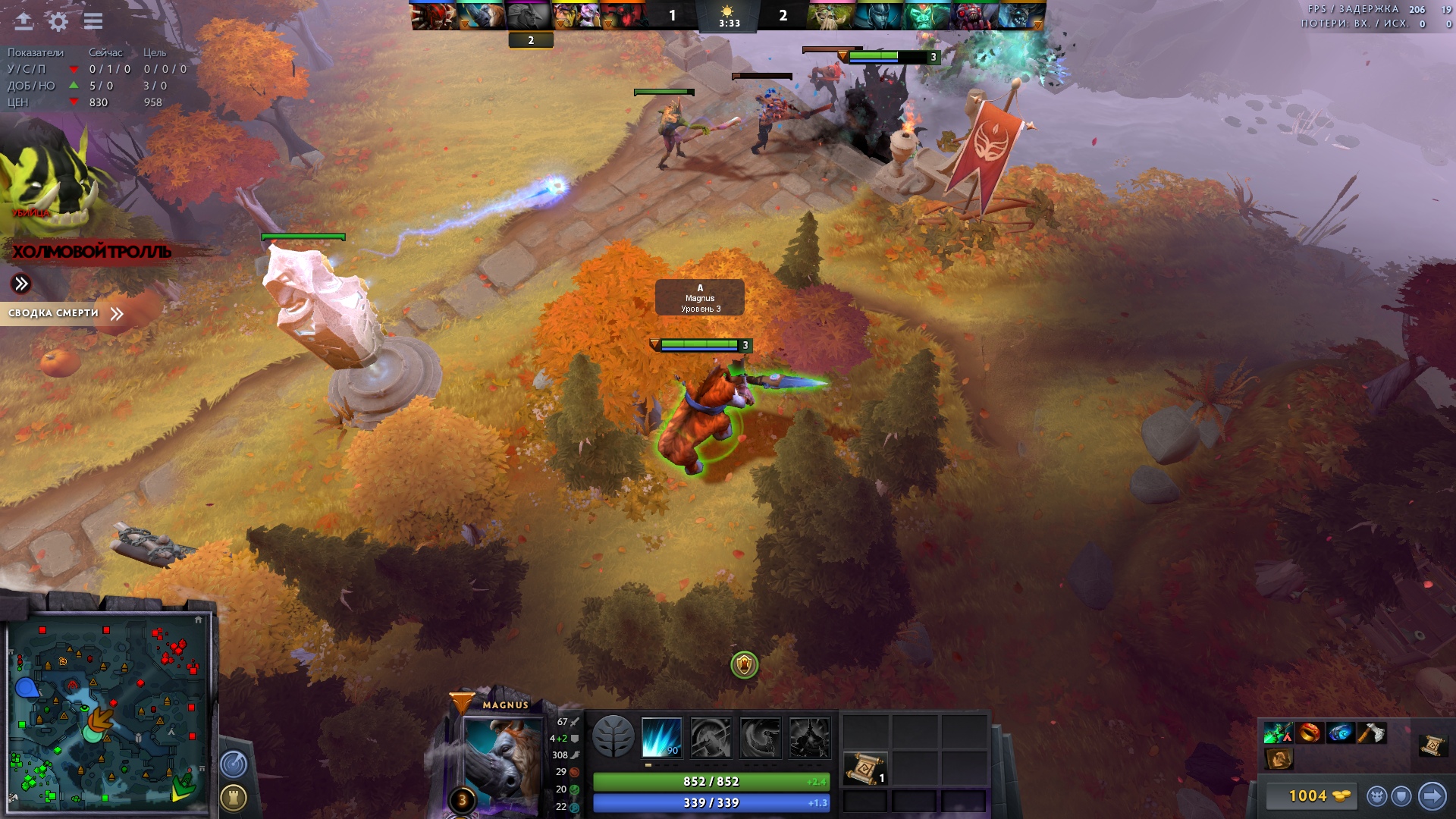The image size is (1456, 819).
Task: Click the courier shield button
Action: click(1401, 796)
